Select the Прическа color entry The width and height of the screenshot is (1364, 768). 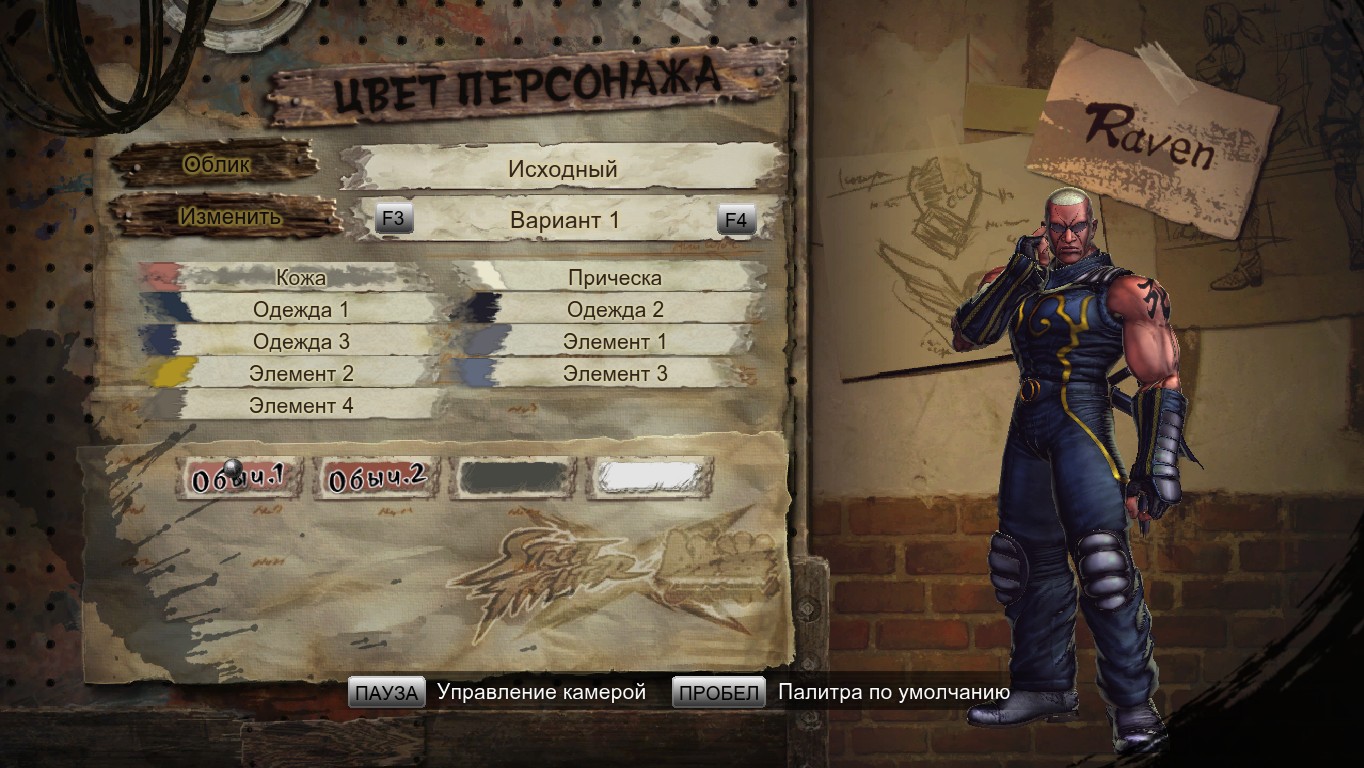point(614,278)
